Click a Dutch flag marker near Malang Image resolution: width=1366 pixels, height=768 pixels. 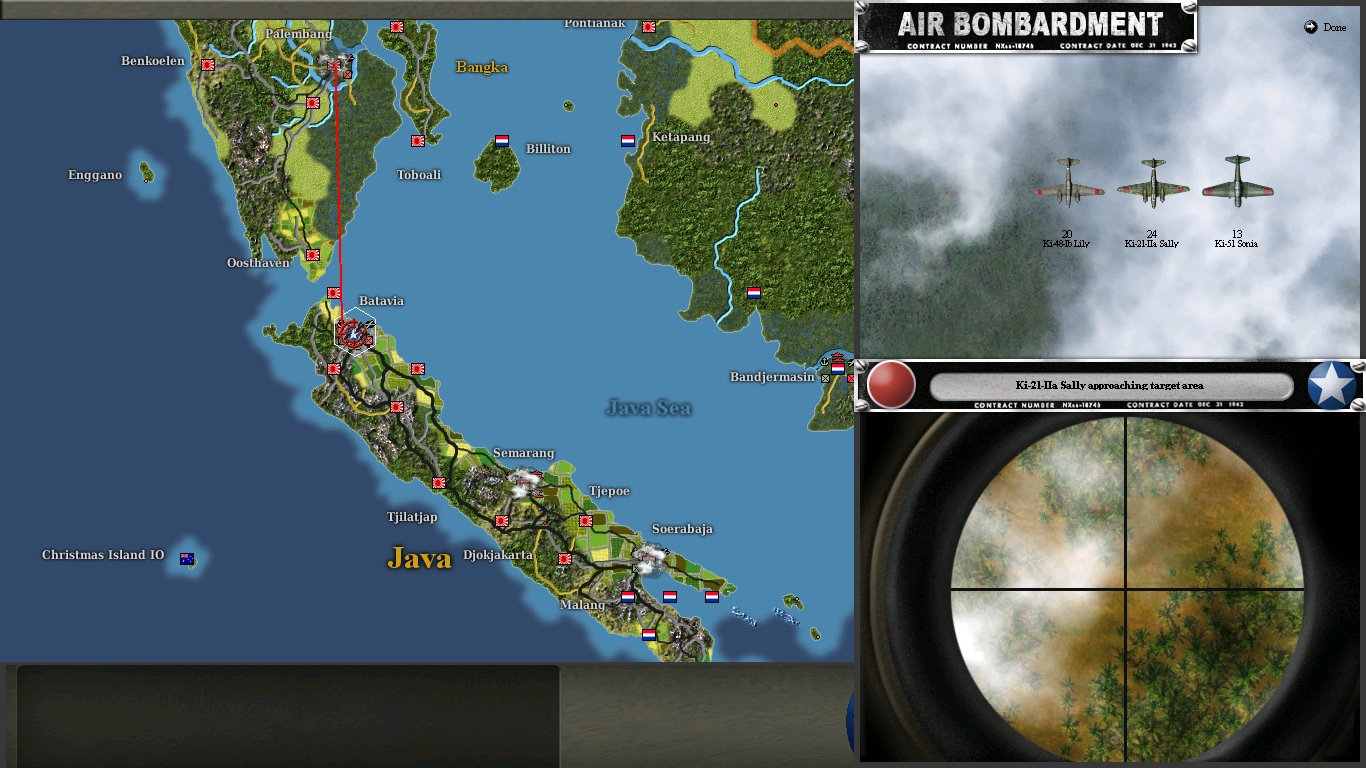coord(626,597)
